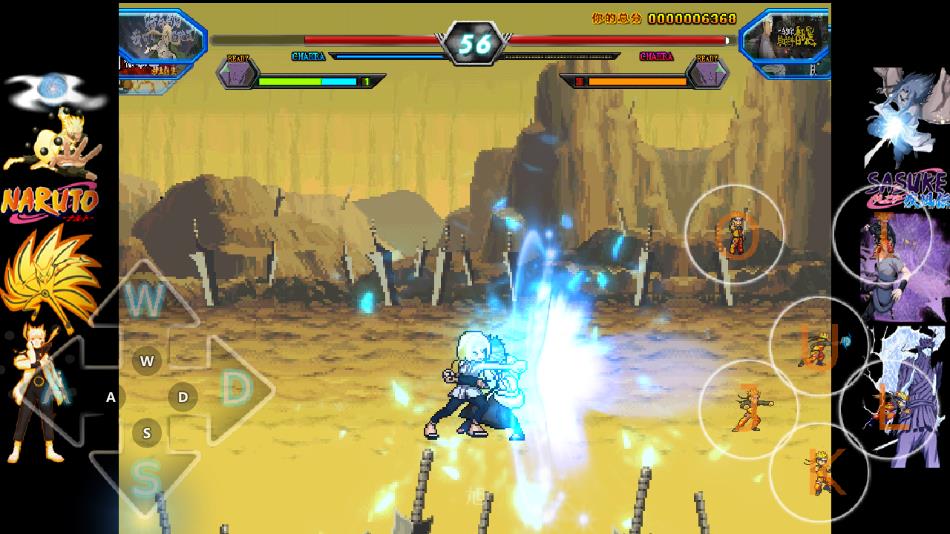Click the K action circle button
The height and width of the screenshot is (534, 950).
coord(818,472)
